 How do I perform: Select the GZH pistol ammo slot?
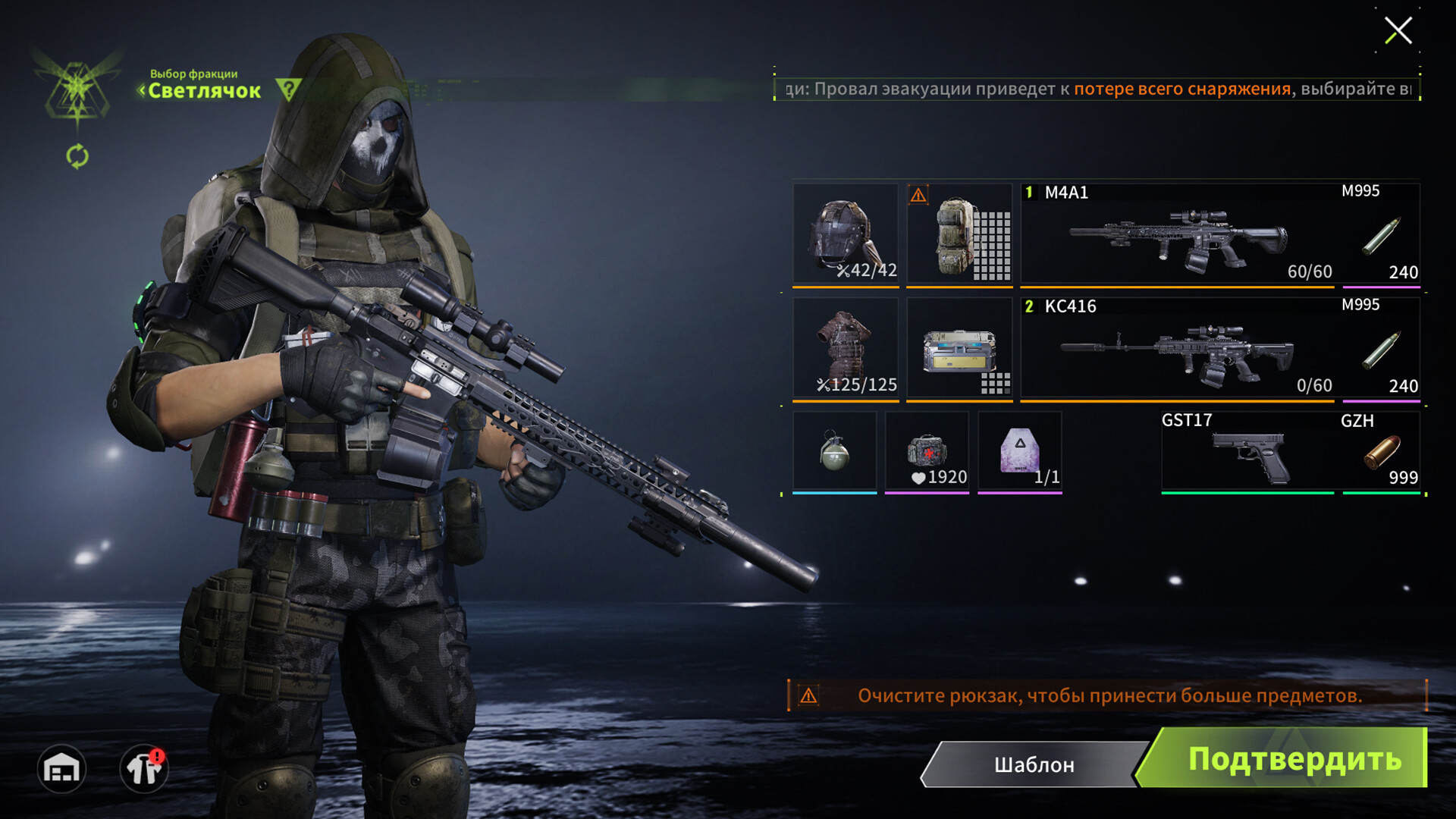[1381, 453]
